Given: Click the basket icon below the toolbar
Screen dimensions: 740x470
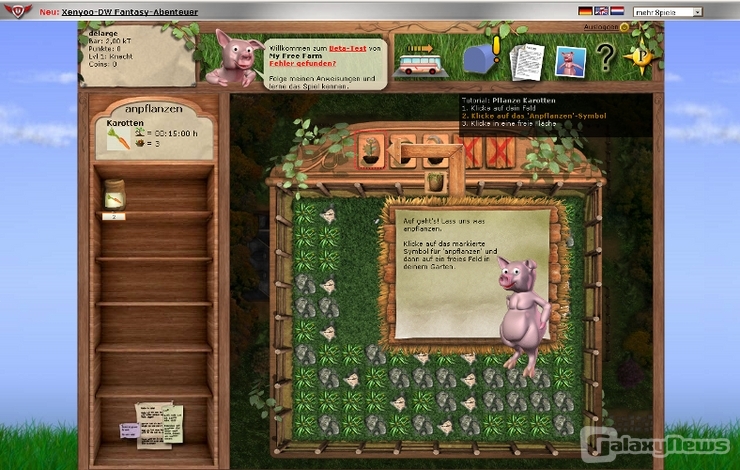Looking at the screenshot, I should tap(434, 182).
